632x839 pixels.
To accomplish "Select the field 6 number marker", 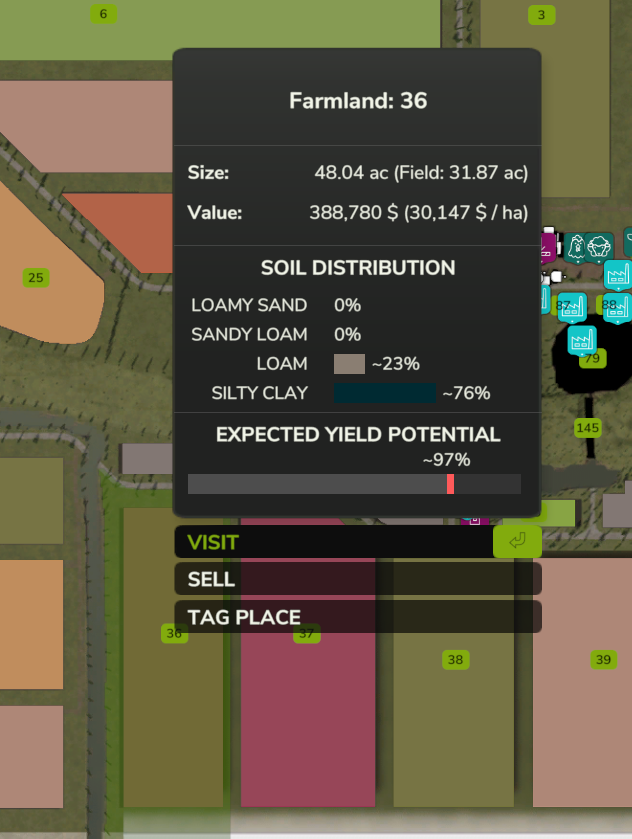I will coord(103,14).
